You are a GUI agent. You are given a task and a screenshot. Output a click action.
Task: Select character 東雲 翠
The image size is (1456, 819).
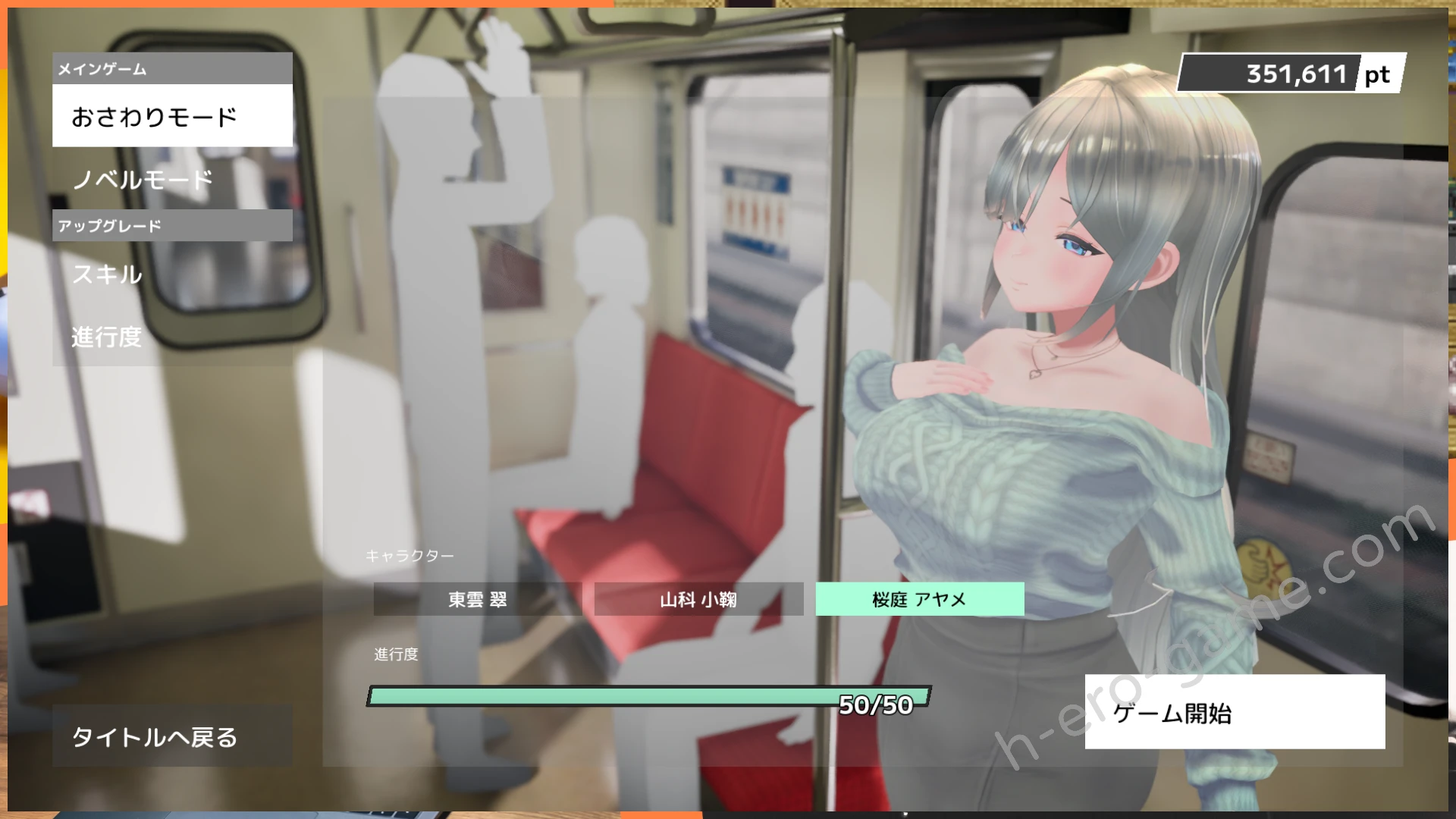point(477,599)
